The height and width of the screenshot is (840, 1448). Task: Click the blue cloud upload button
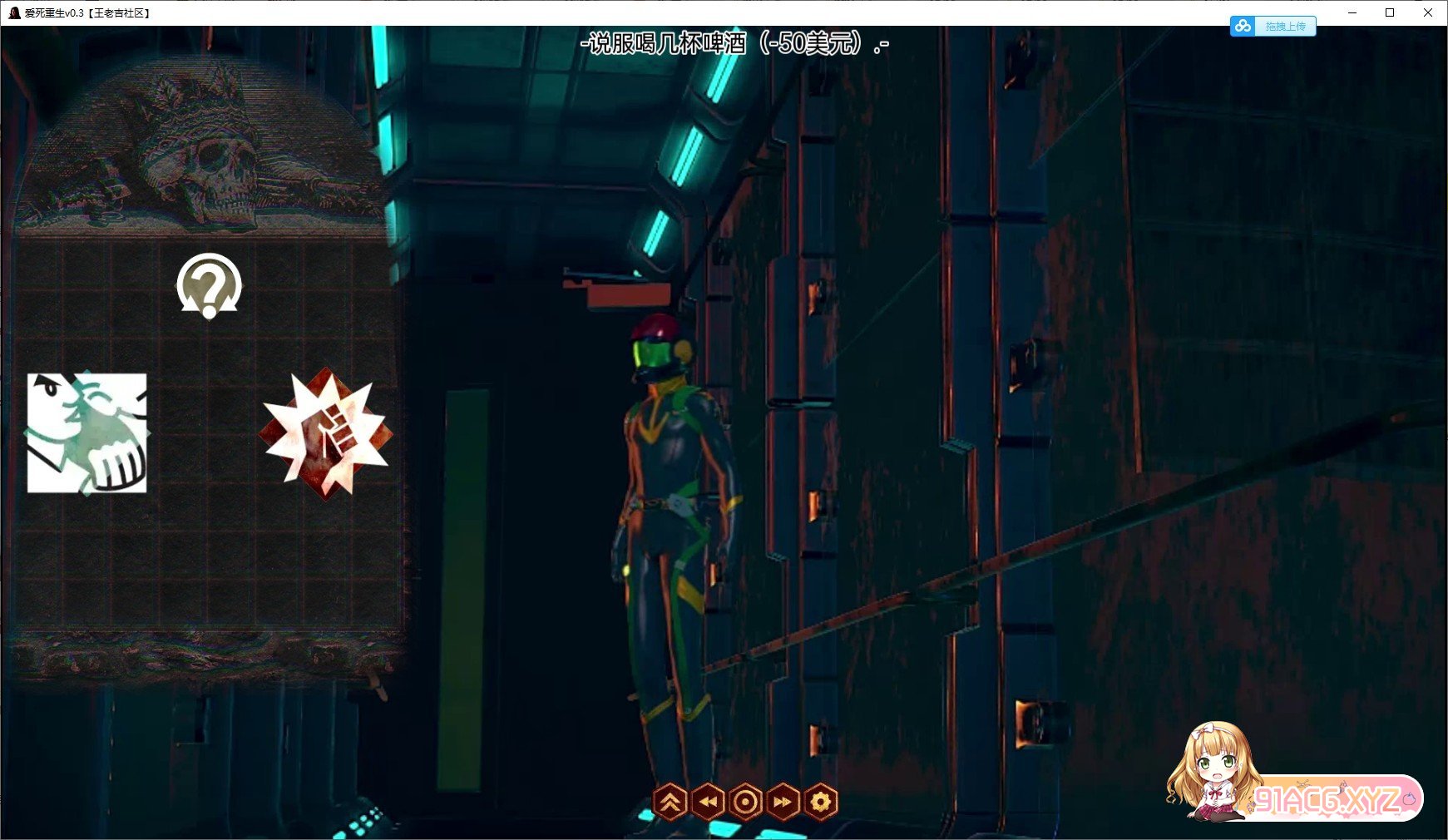pos(1273,27)
